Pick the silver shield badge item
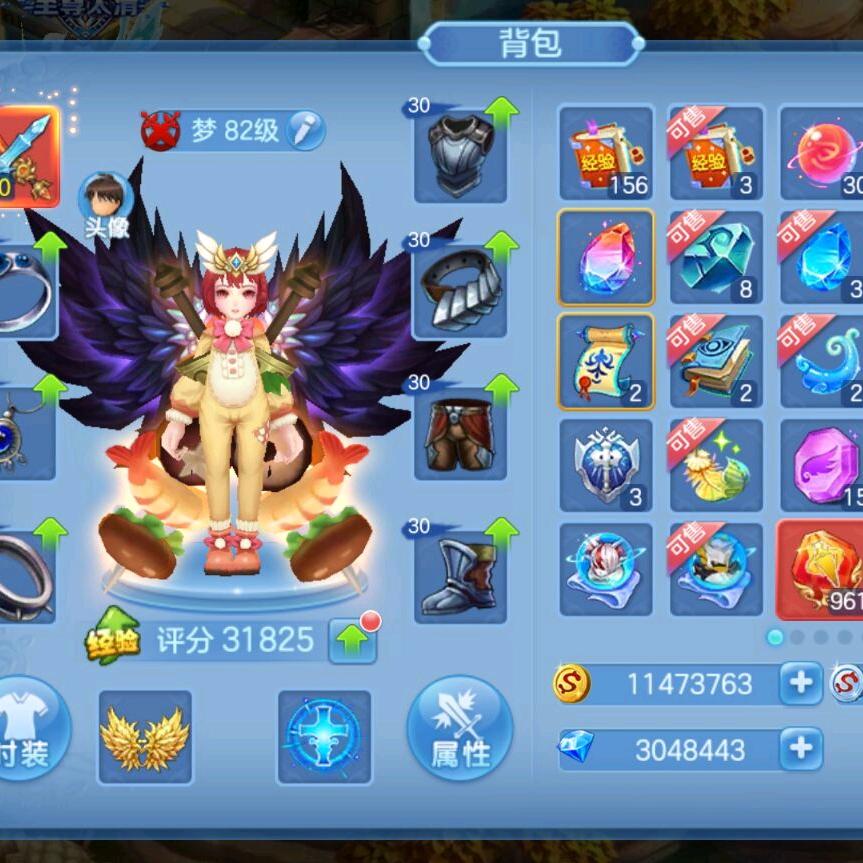The image size is (863, 863). point(606,466)
